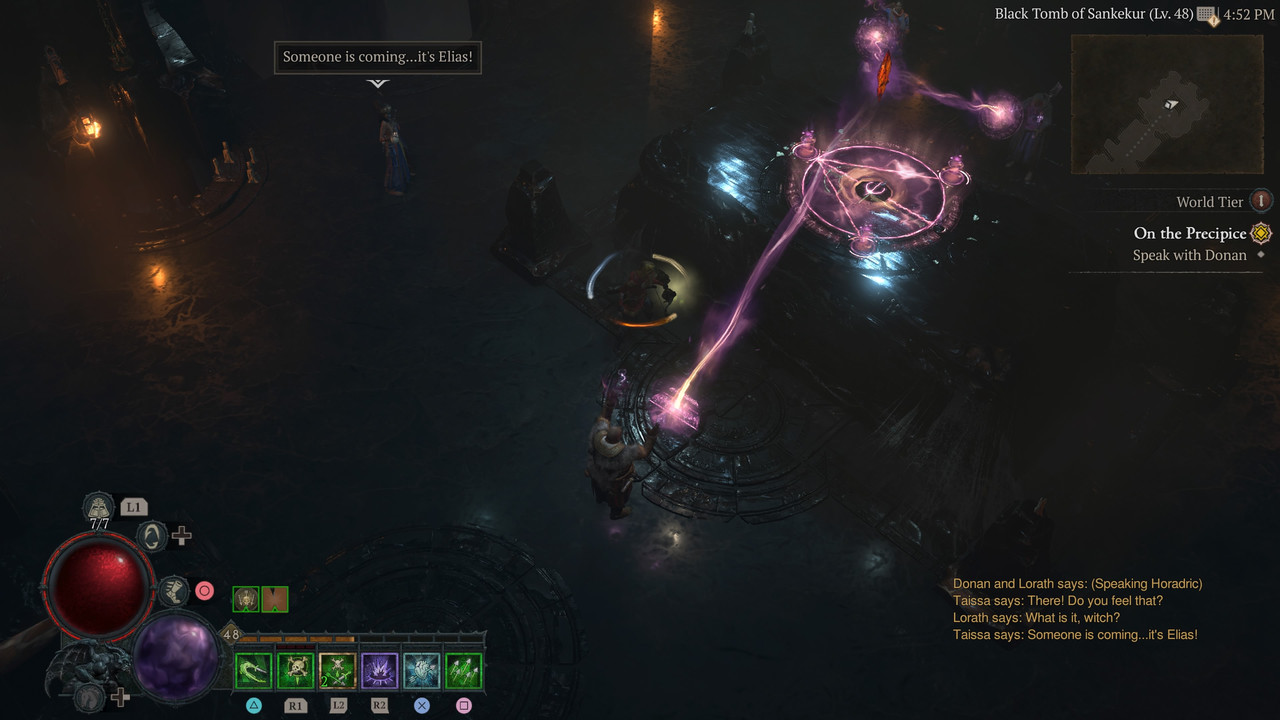Use the healing potion crescent icon
This screenshot has height=720, width=1280.
pyautogui.click(x=152, y=536)
